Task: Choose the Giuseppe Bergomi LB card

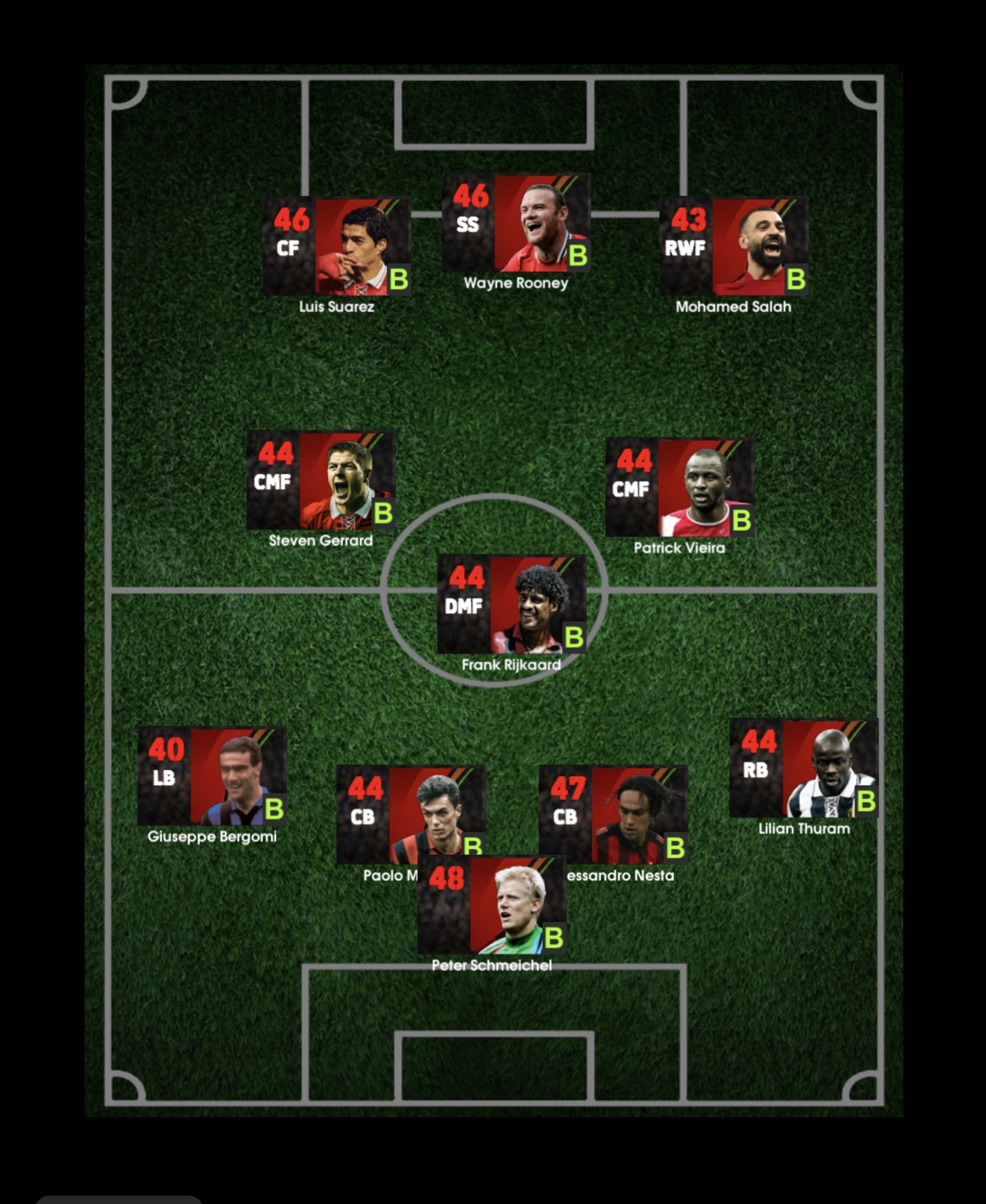Action: [x=212, y=776]
